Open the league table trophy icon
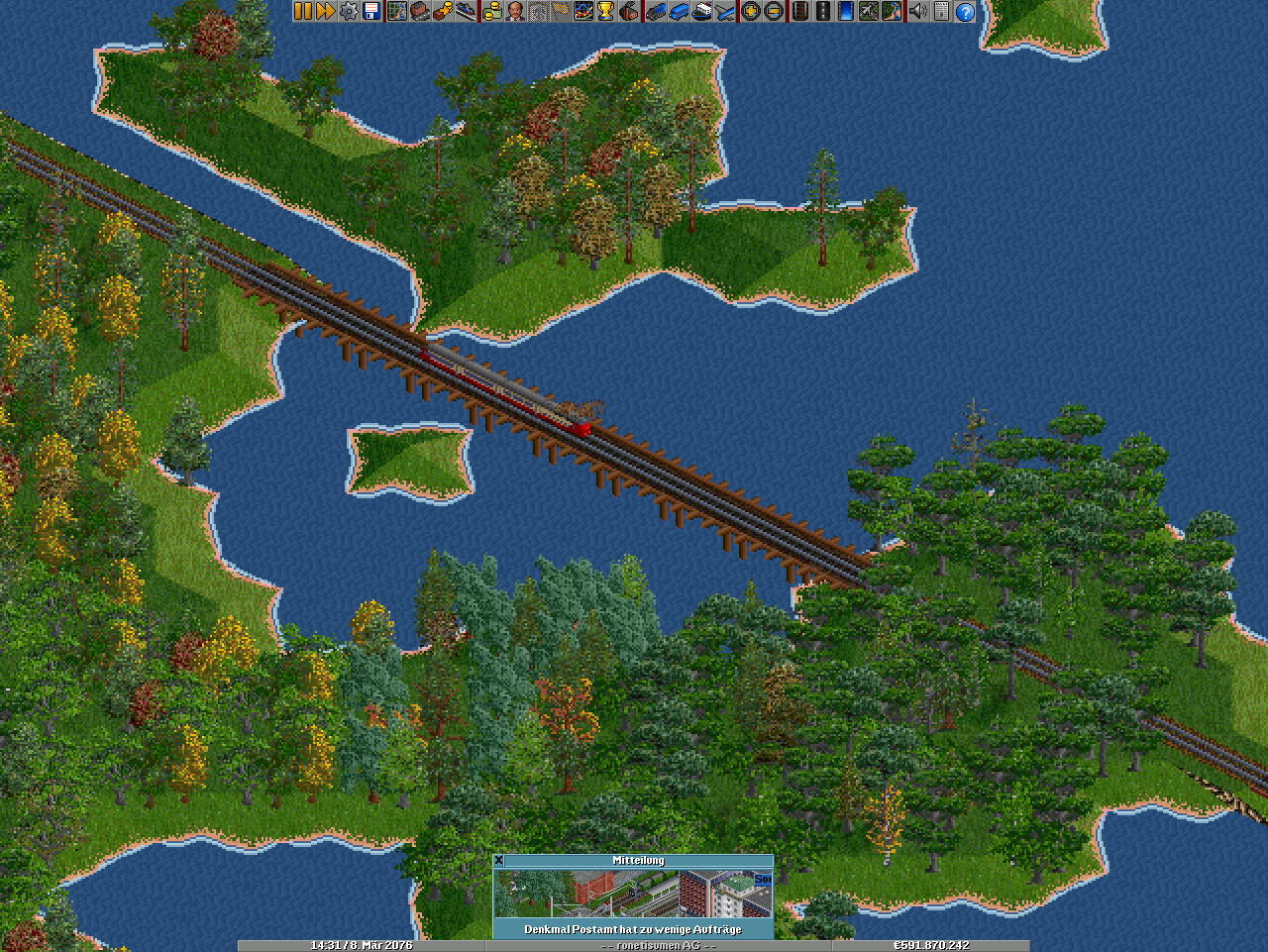Image resolution: width=1268 pixels, height=952 pixels. point(605,11)
